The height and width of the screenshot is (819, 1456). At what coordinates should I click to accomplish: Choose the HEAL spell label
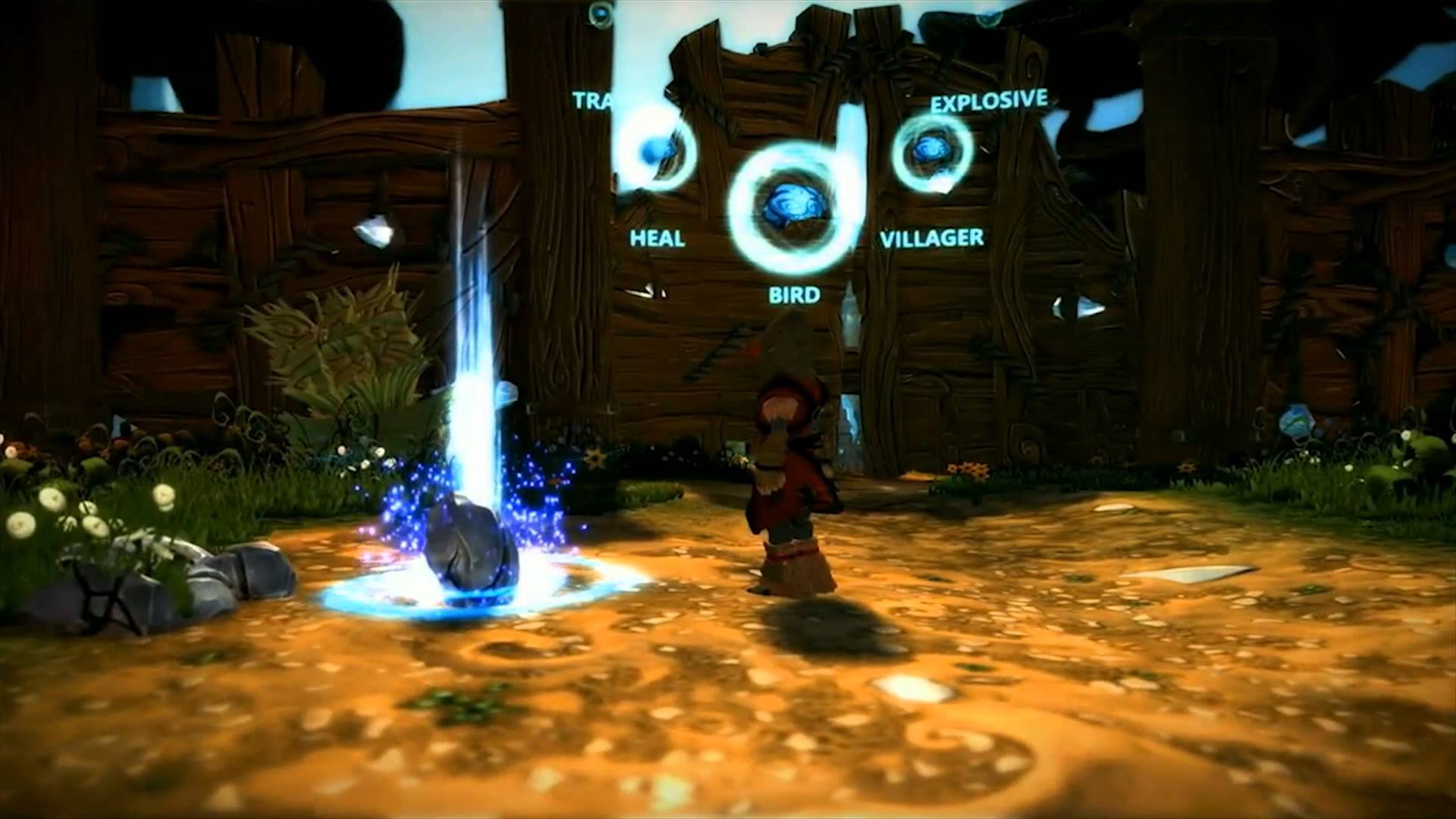coord(657,239)
